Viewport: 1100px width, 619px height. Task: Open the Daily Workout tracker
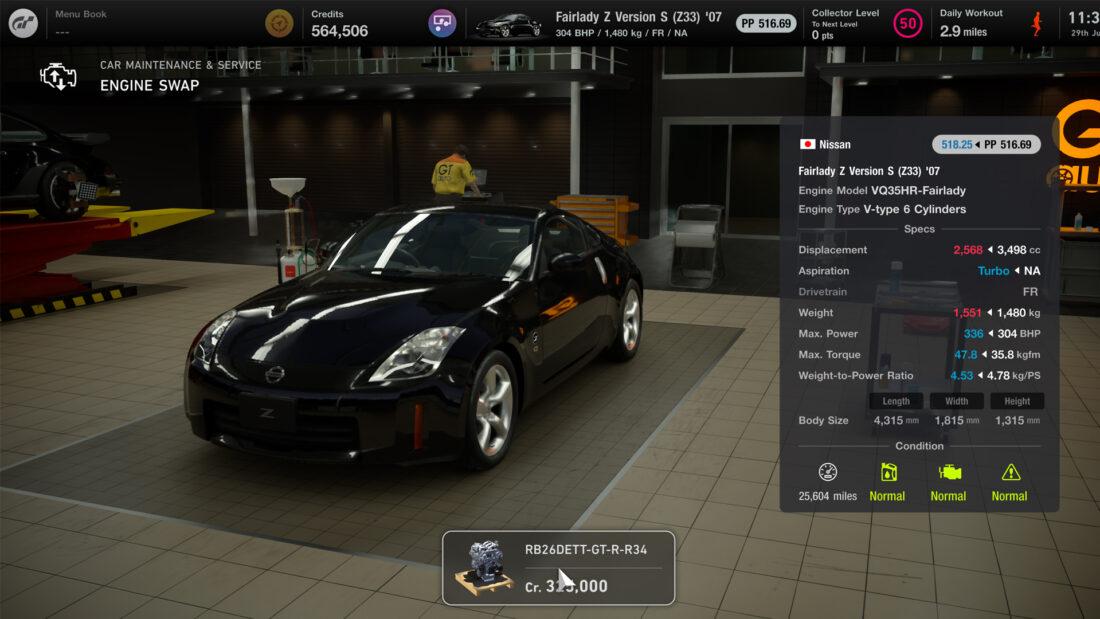pyautogui.click(x=971, y=23)
